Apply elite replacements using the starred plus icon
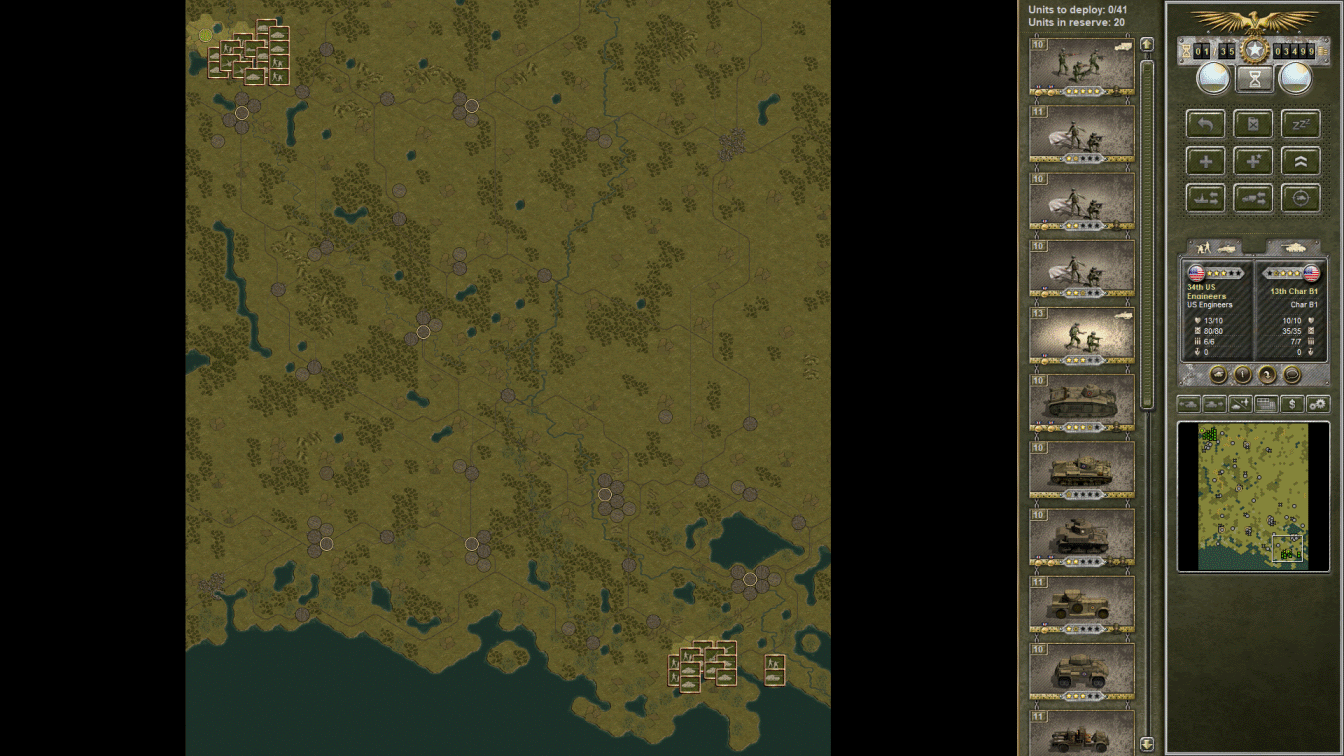1344x756 pixels. pyautogui.click(x=1253, y=160)
